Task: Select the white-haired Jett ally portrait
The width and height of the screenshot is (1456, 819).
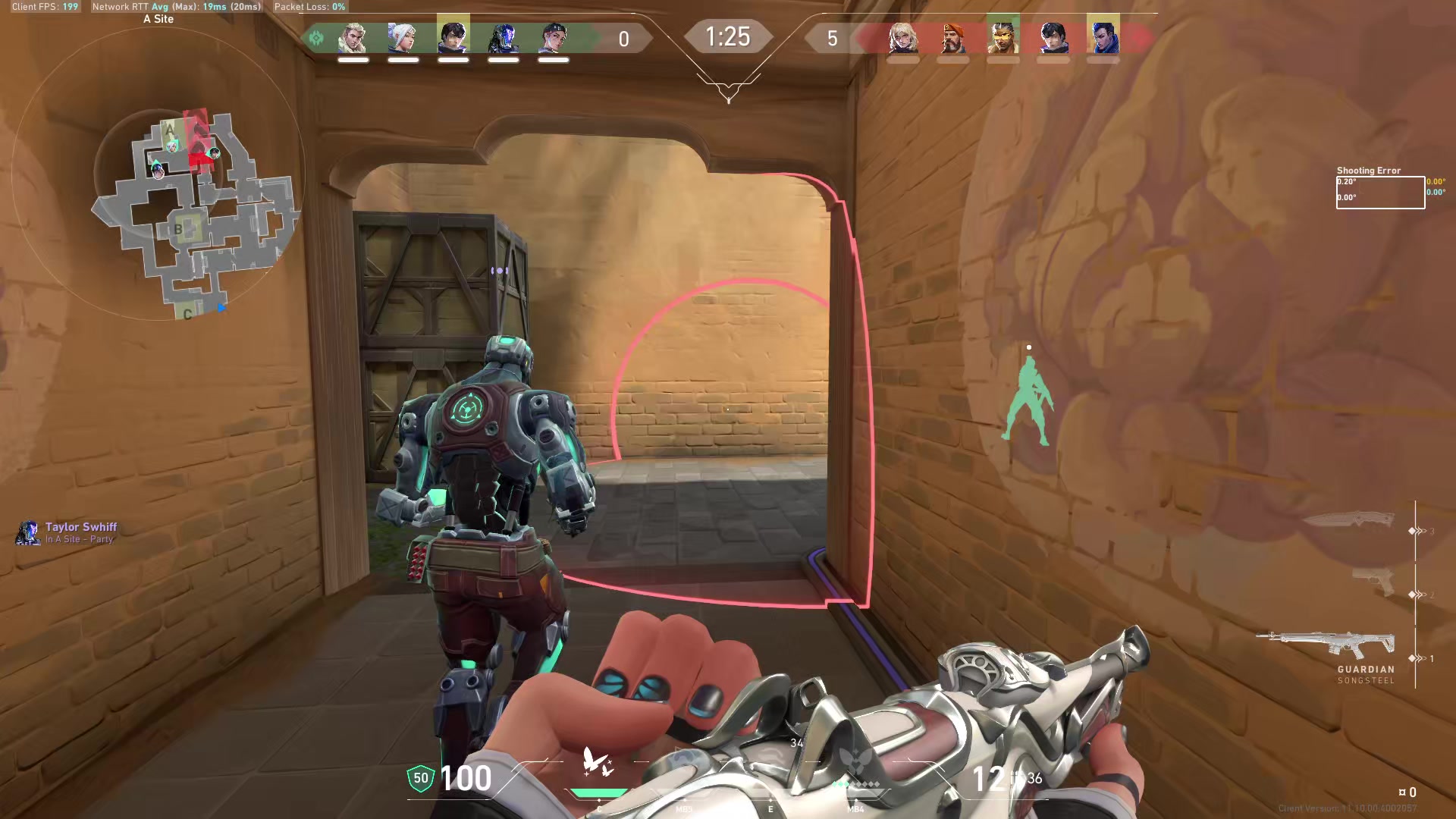Action: pyautogui.click(x=403, y=38)
